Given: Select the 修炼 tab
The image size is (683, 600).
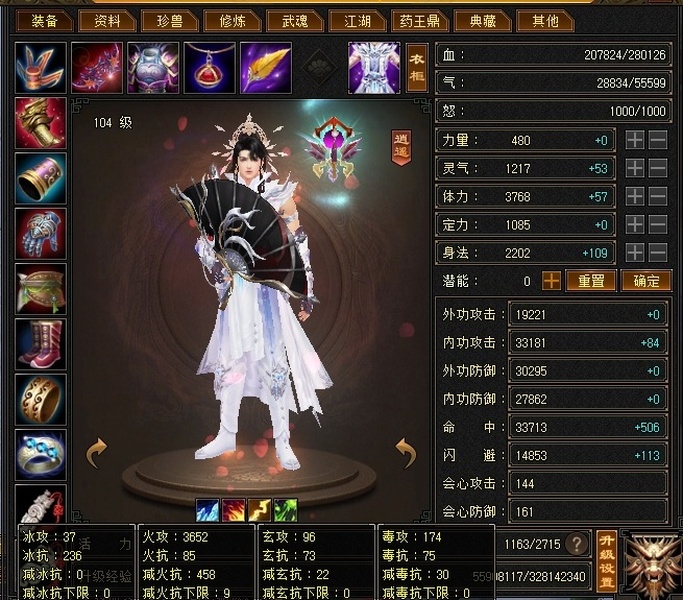Looking at the screenshot, I should 232,20.
